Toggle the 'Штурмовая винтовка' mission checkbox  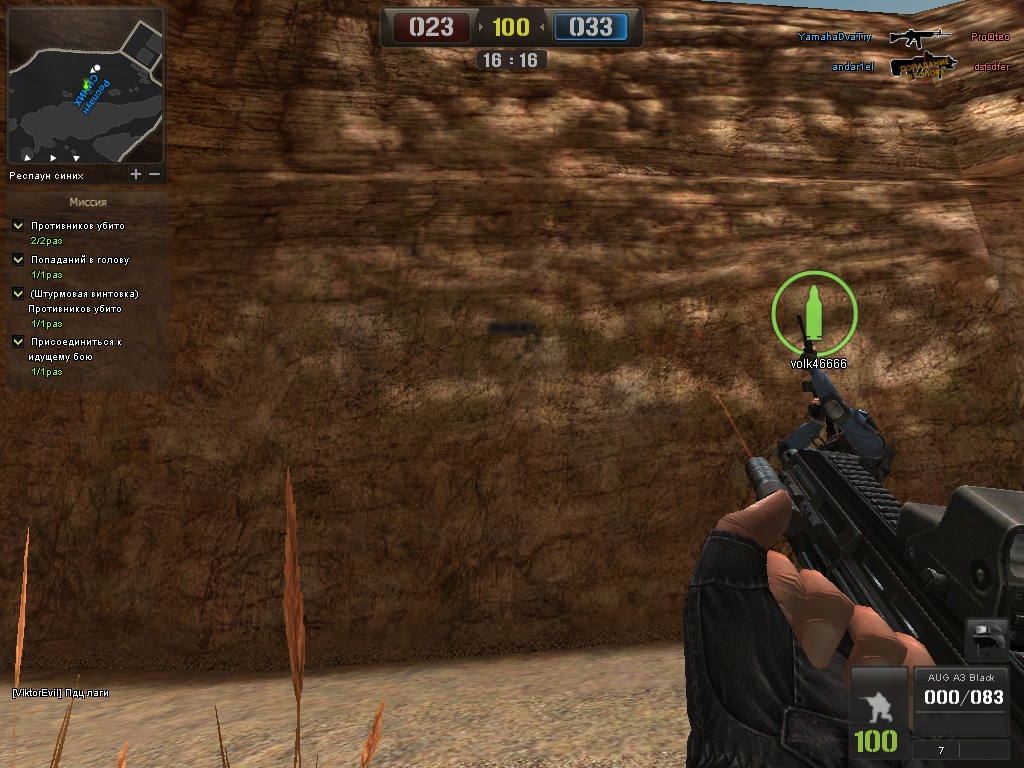click(x=18, y=294)
